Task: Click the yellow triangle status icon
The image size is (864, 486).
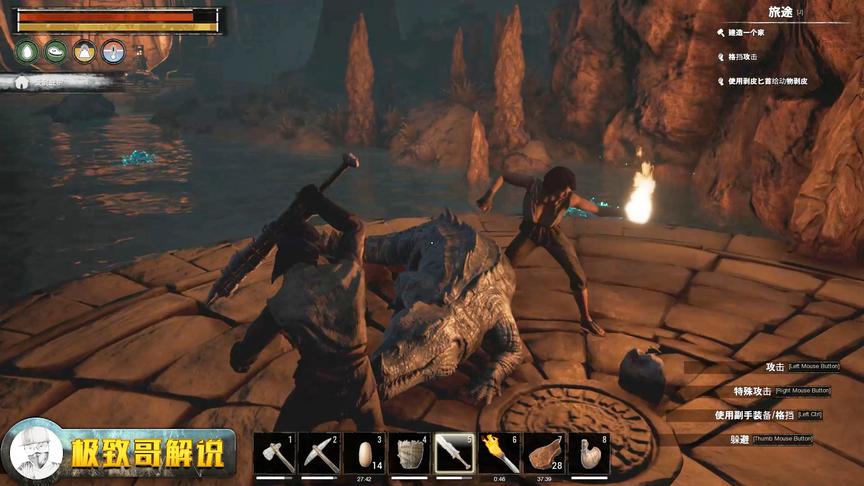Action: (85, 52)
